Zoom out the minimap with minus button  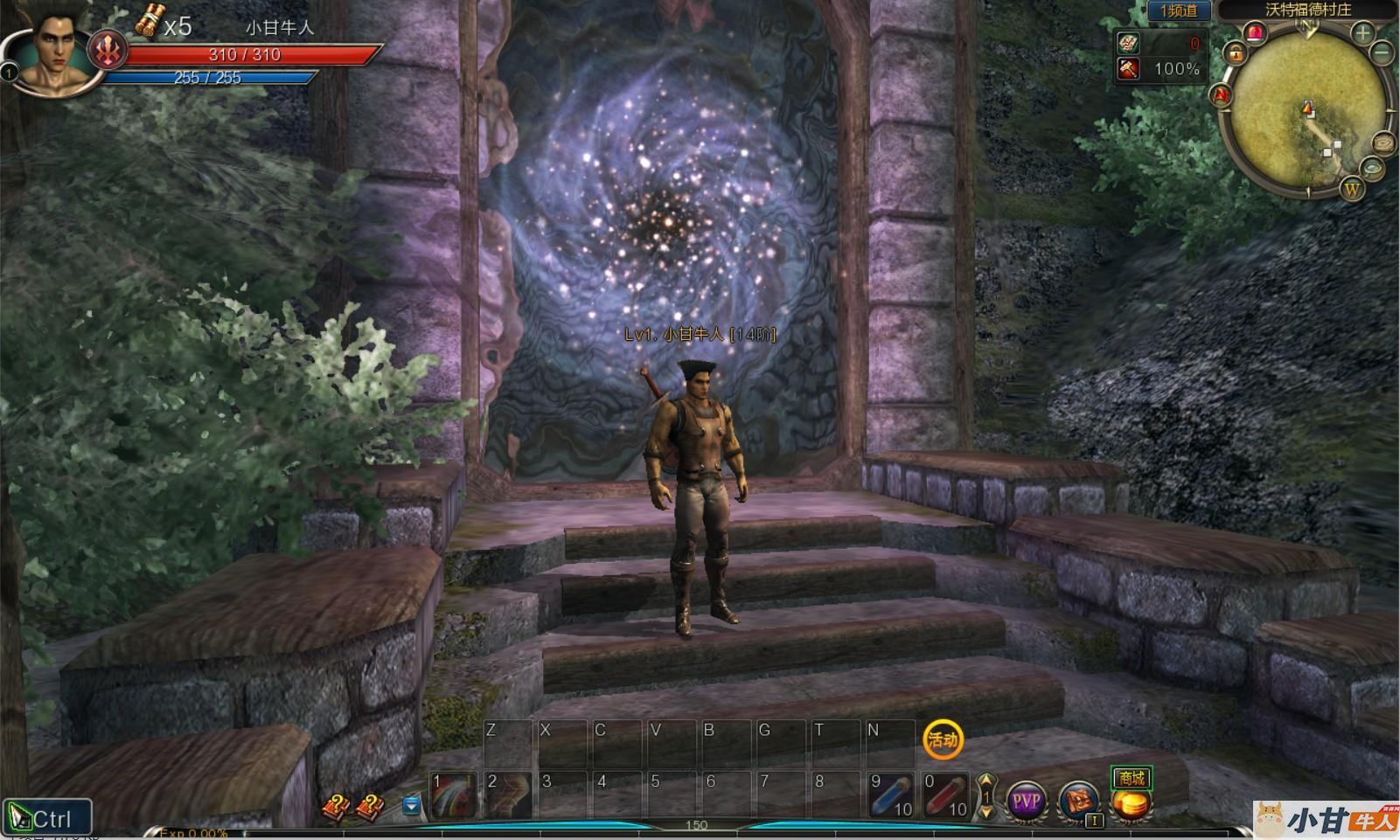click(x=1383, y=52)
